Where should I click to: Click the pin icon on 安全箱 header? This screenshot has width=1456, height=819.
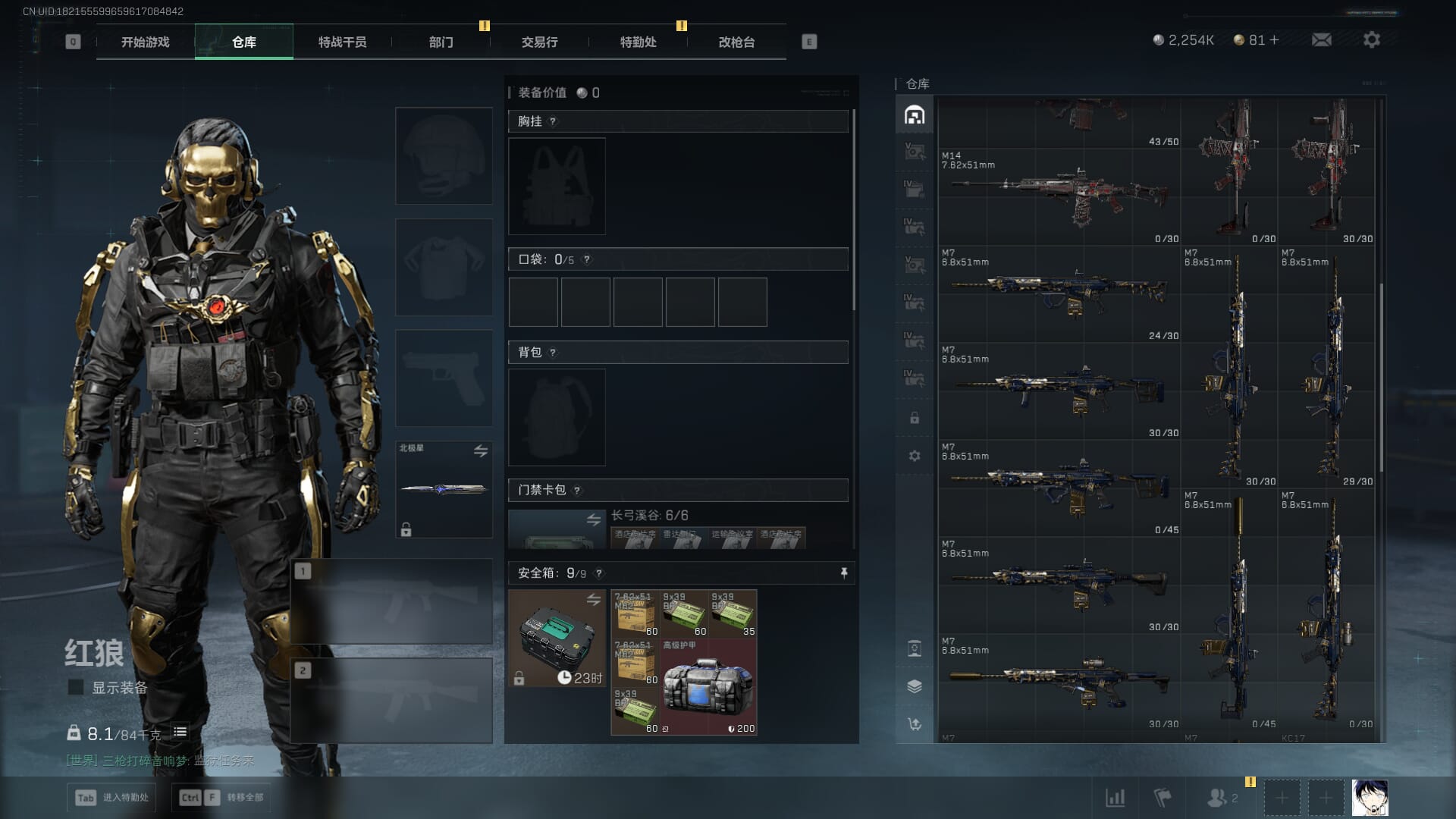[843, 573]
